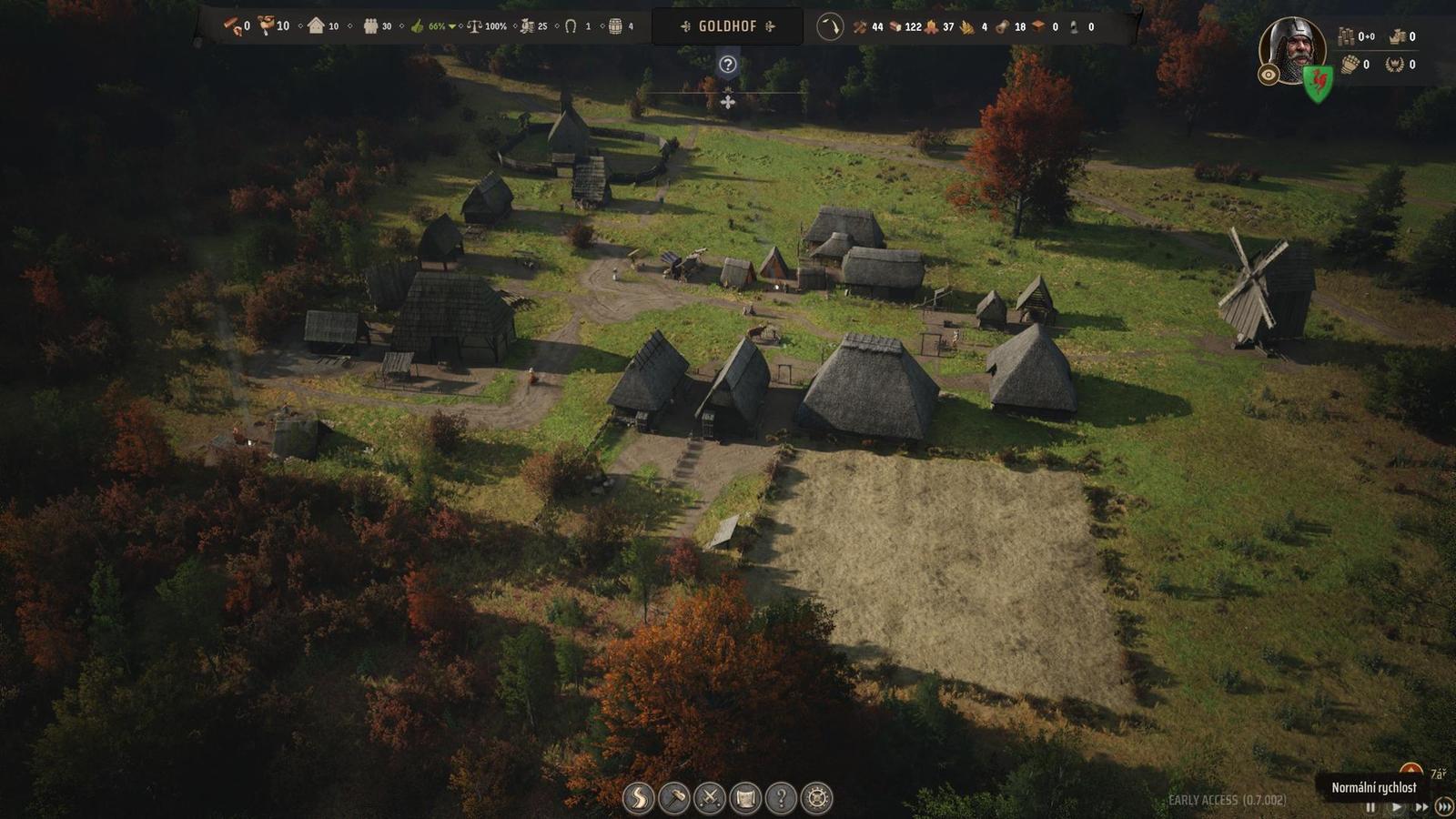The image size is (1456, 819).
Task: Click the treasury coins icon near the portrait
Action: (x=1346, y=35)
